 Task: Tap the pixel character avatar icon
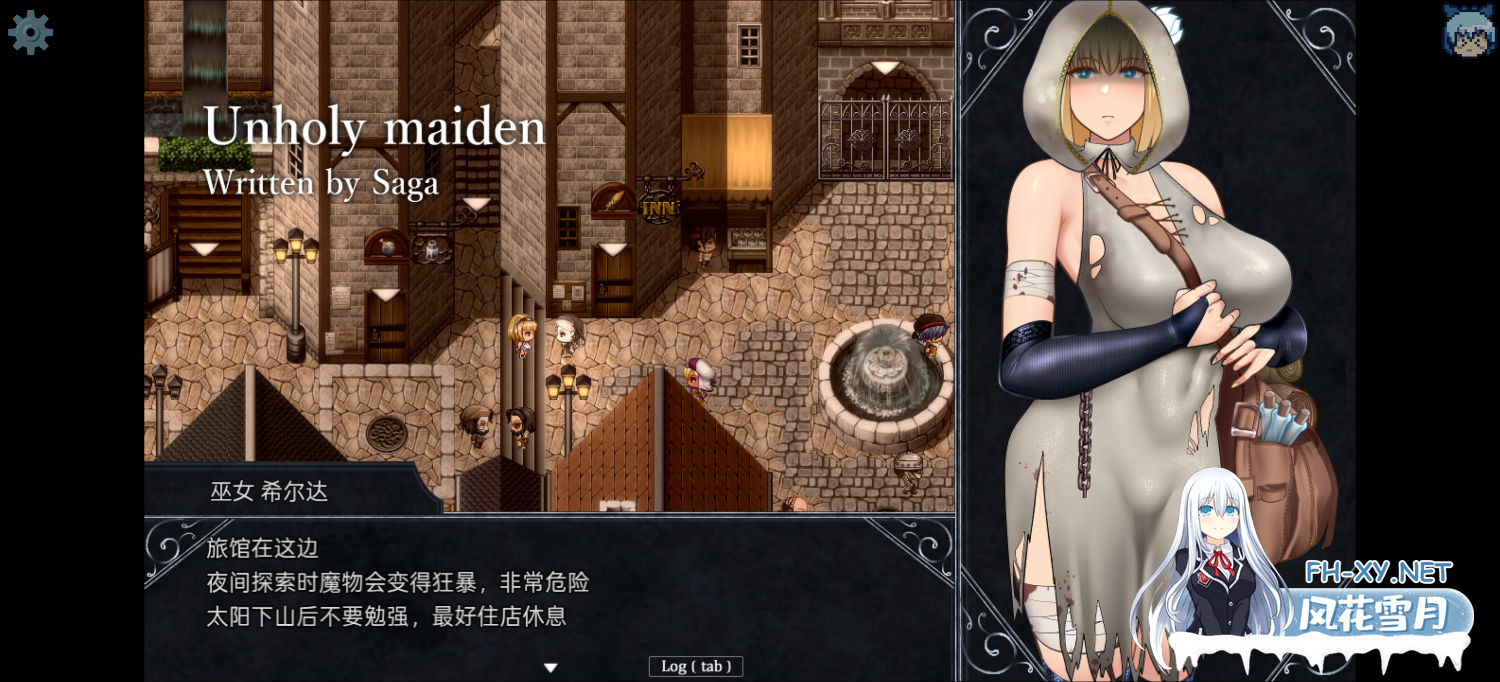pyautogui.click(x=1468, y=30)
